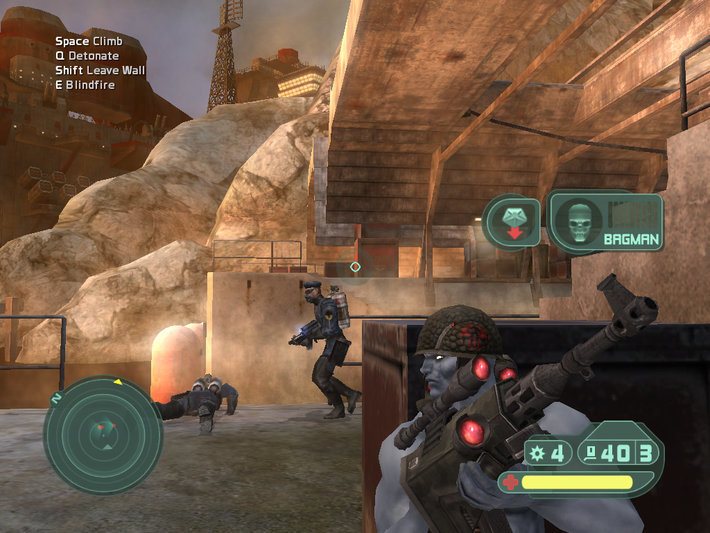Click the red down-arrow icon beside Bagman
This screenshot has height=533, width=710.
tap(512, 222)
